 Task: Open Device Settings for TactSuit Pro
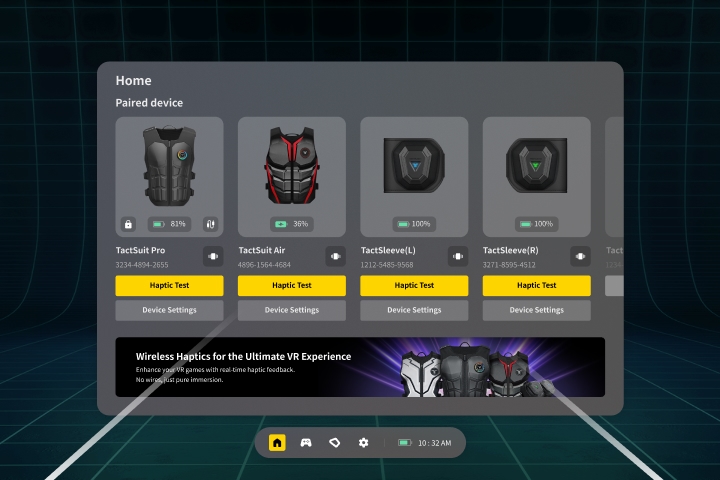(169, 310)
